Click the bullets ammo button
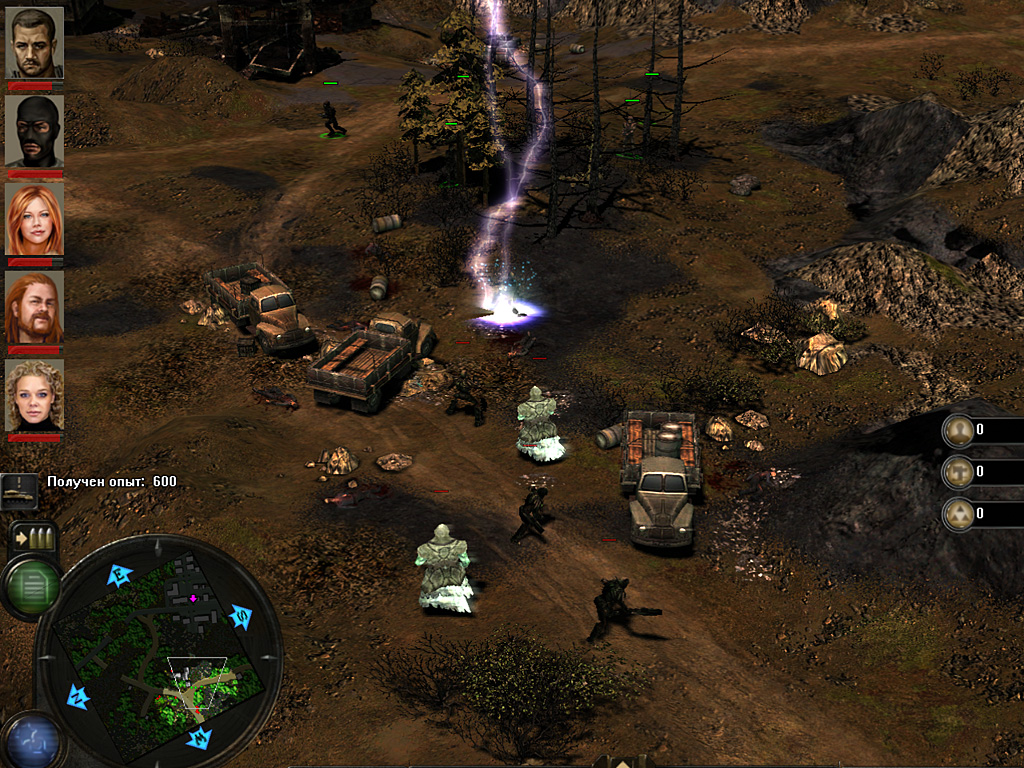Viewport: 1024px width, 768px height. (30, 538)
